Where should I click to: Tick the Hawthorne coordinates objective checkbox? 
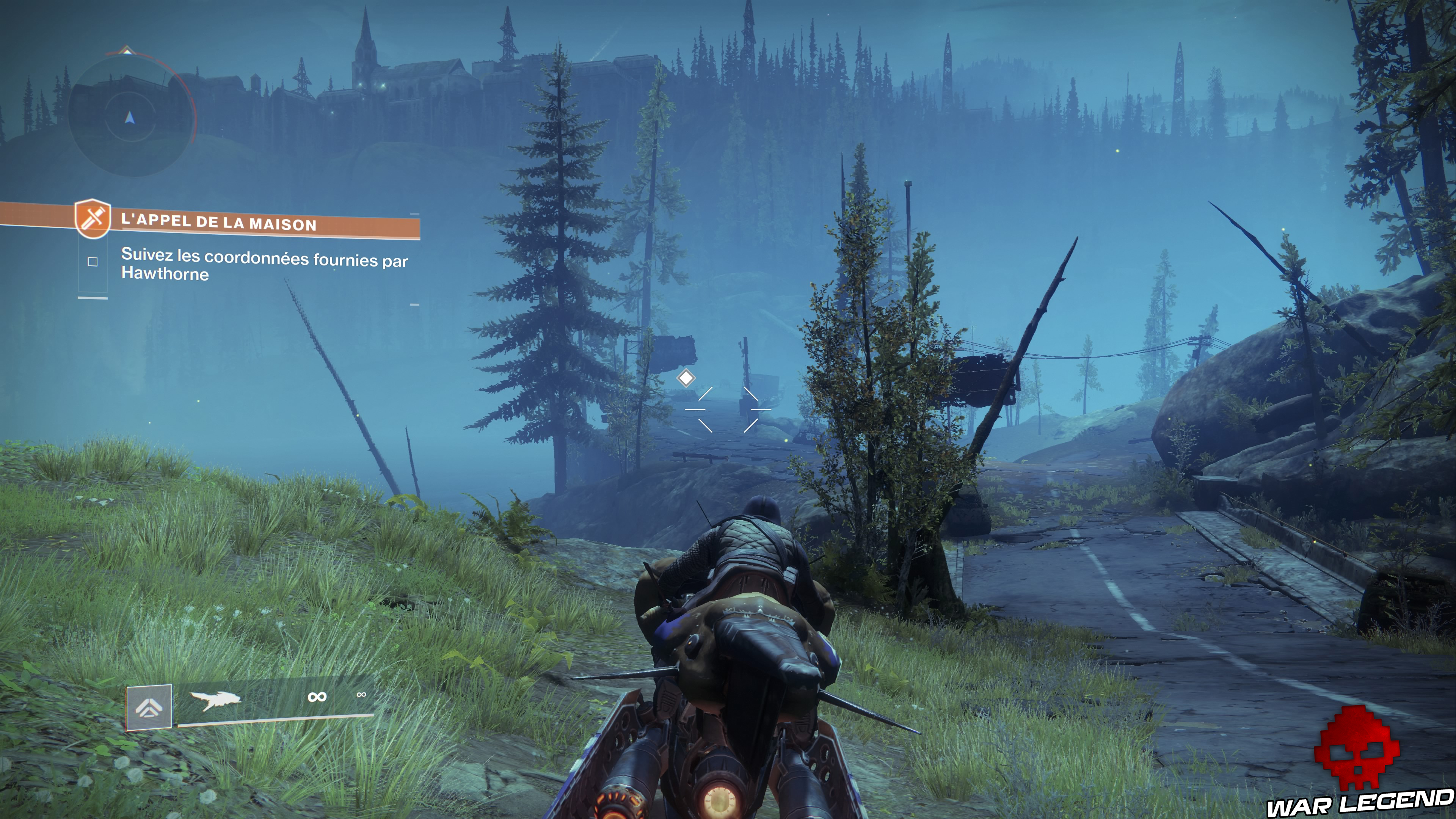click(93, 262)
